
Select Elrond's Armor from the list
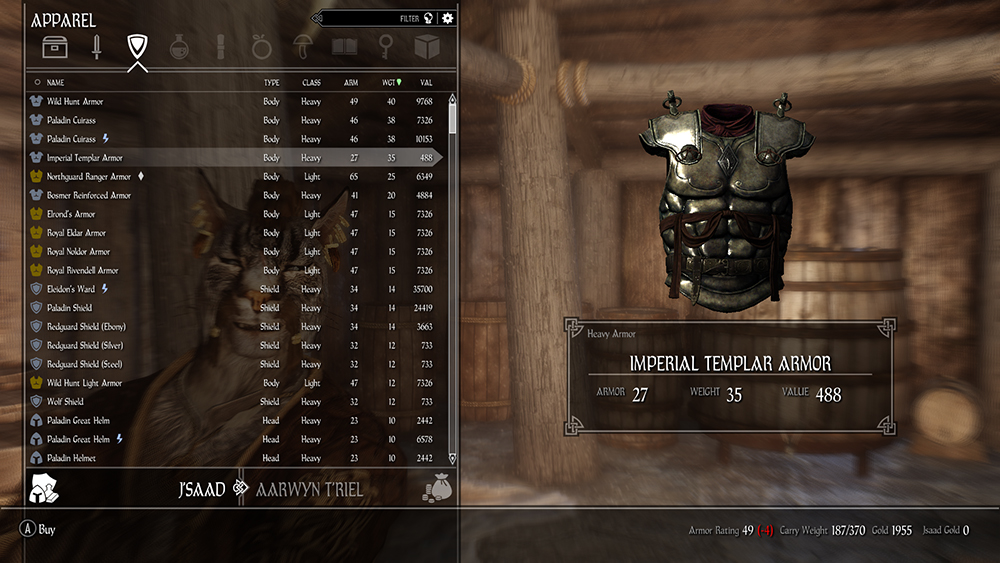click(x=71, y=214)
